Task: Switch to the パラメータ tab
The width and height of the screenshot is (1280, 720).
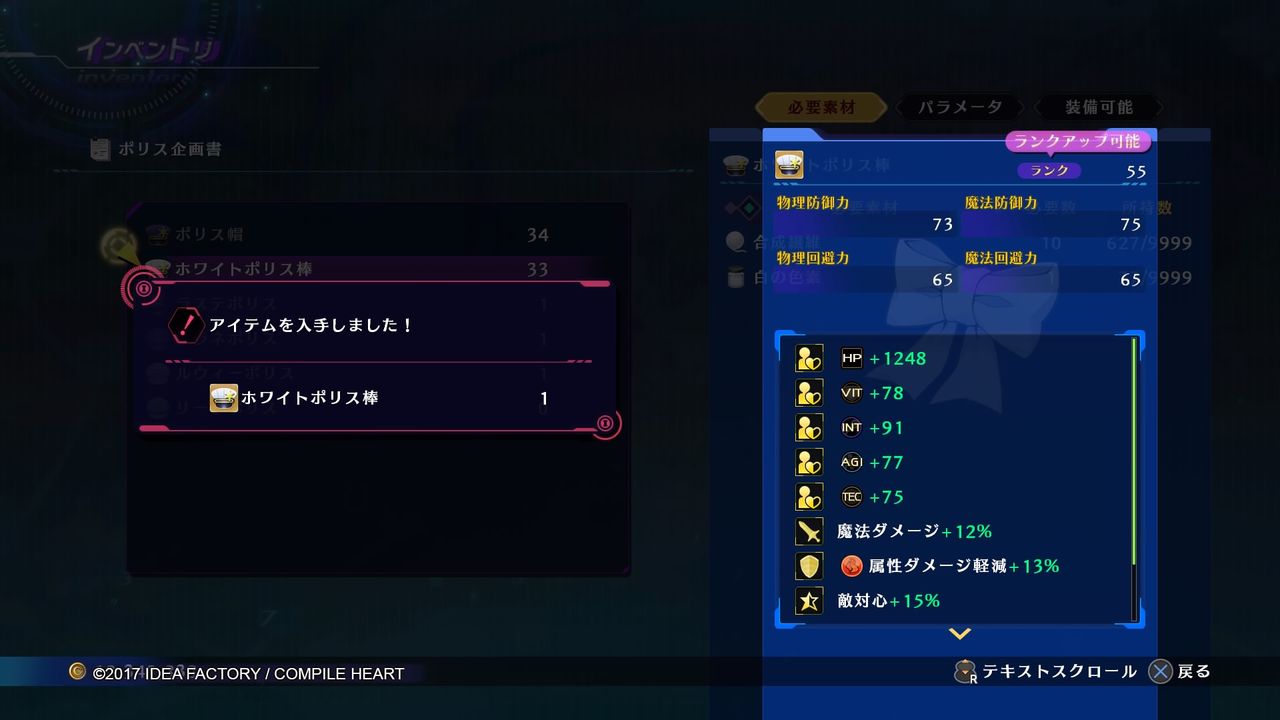Action: pyautogui.click(x=958, y=106)
